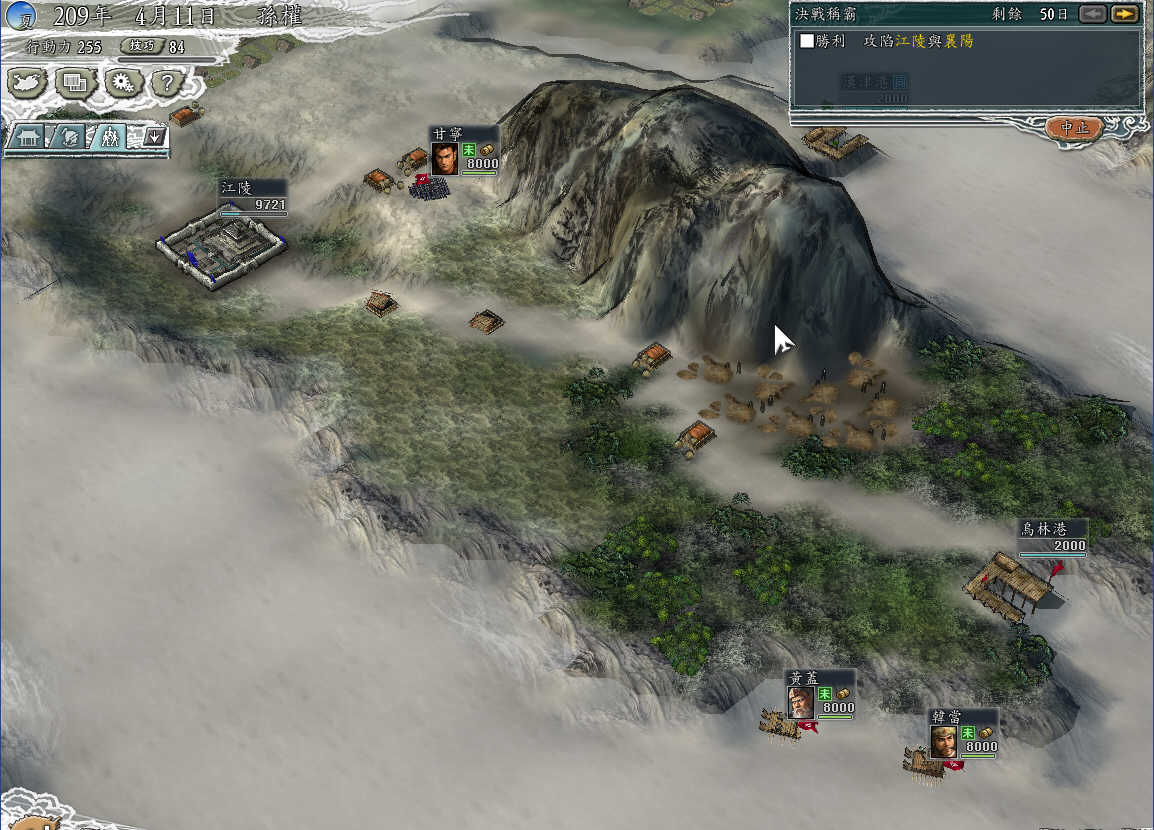This screenshot has width=1154, height=830.
Task: Open the China map overview button
Action: click(28, 82)
